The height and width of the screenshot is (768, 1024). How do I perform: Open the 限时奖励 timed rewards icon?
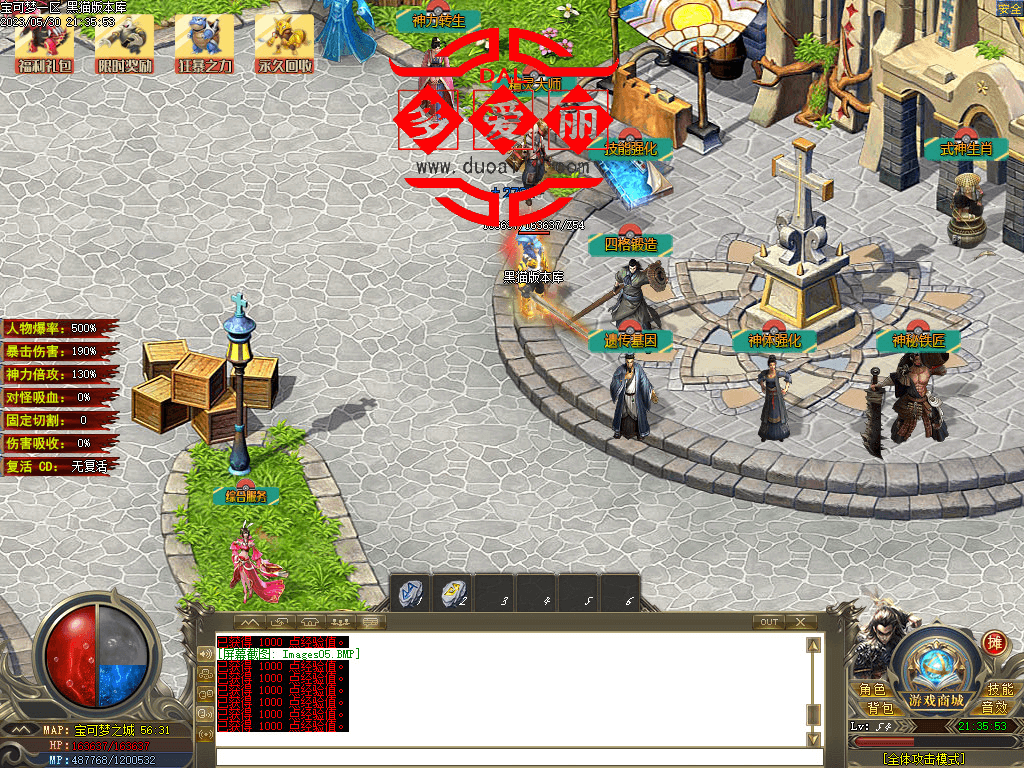(x=124, y=44)
